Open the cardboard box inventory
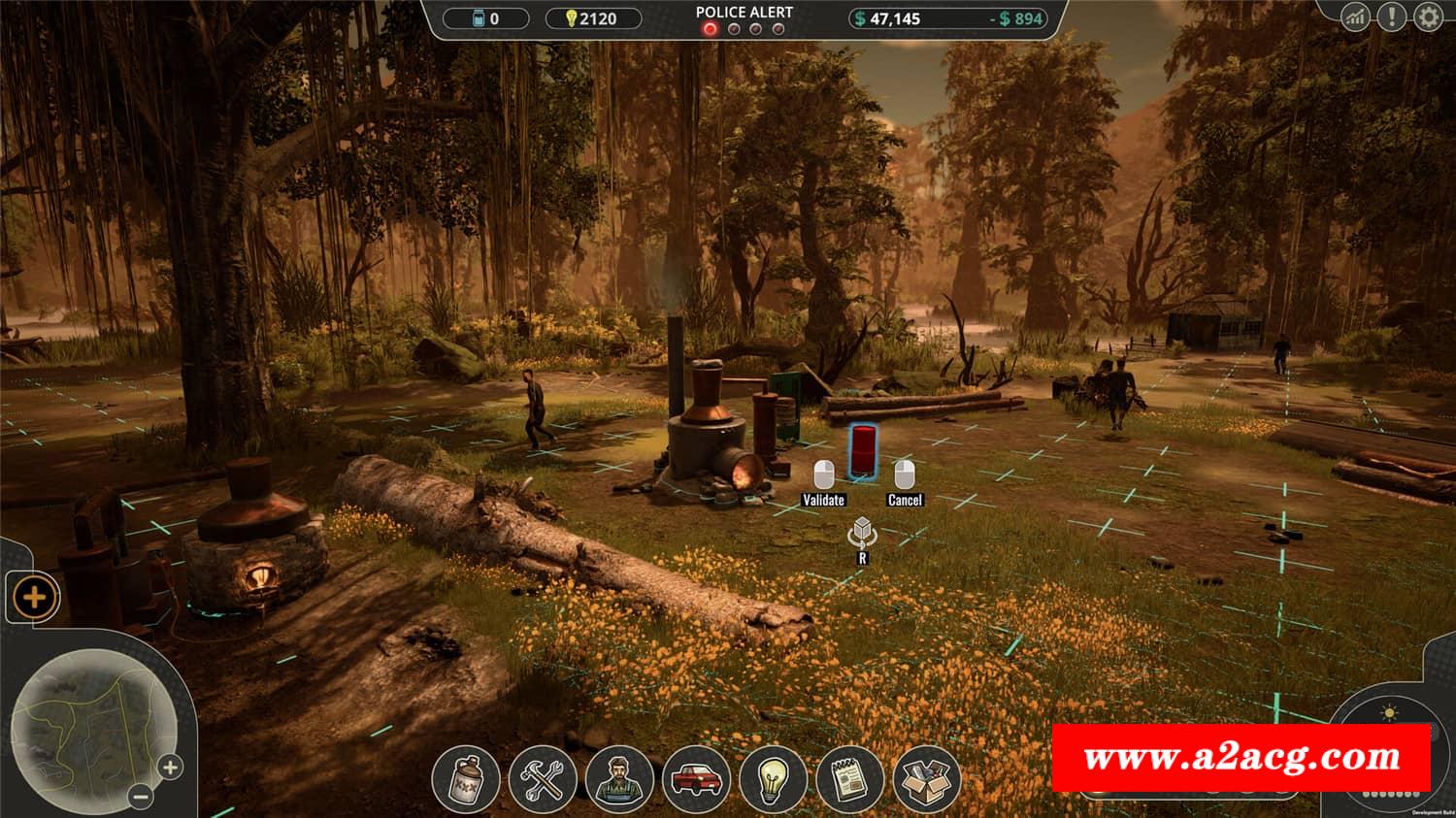The image size is (1456, 818). click(926, 779)
